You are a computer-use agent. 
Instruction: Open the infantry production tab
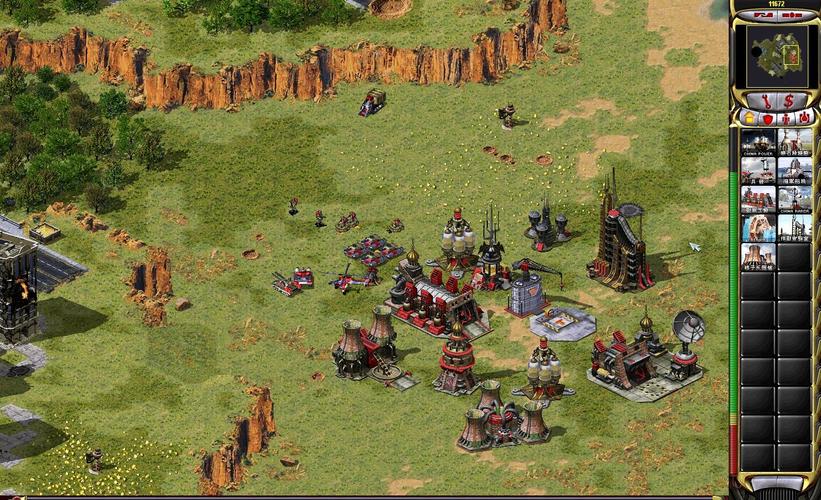(785, 118)
